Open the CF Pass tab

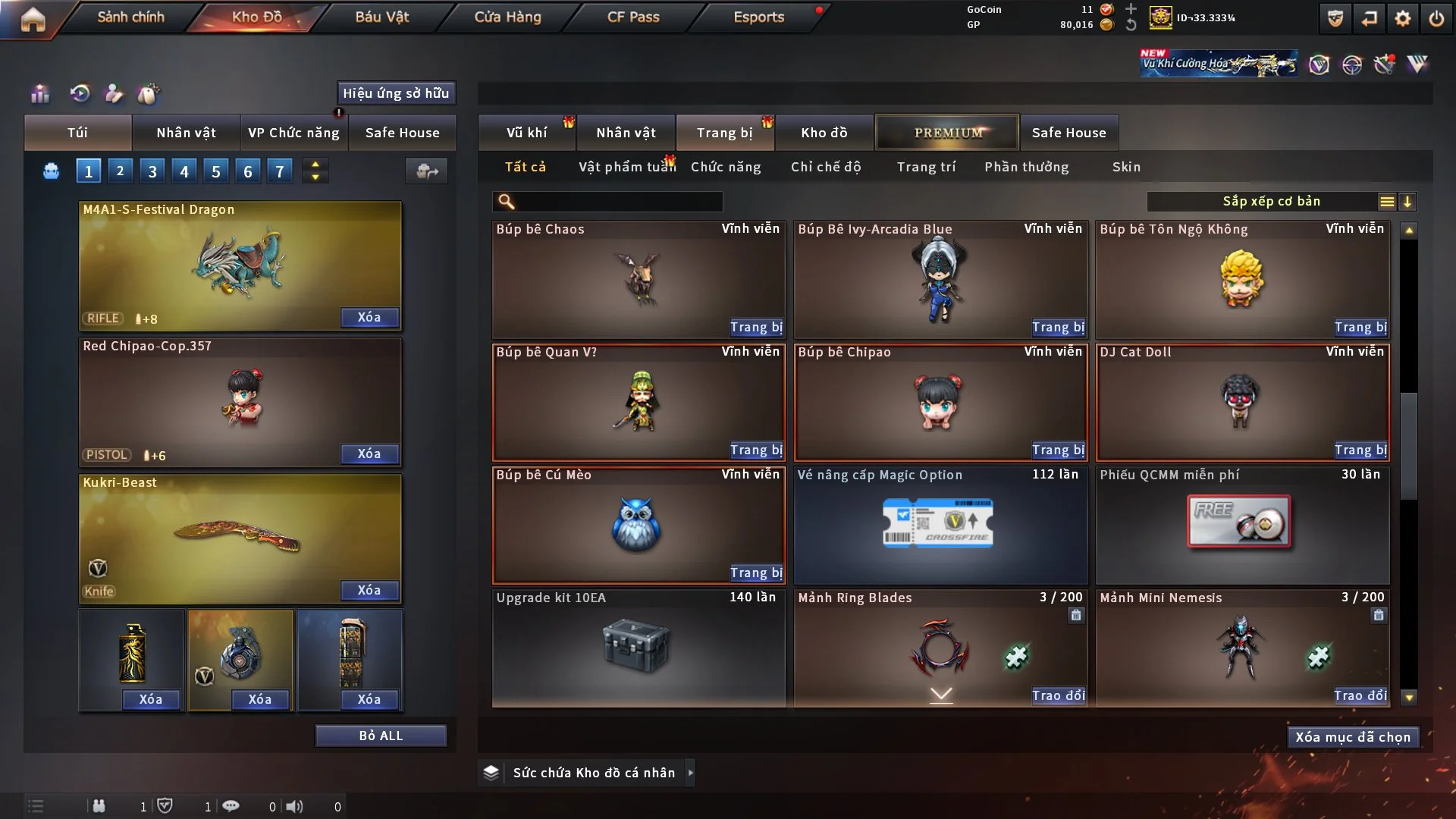click(633, 17)
